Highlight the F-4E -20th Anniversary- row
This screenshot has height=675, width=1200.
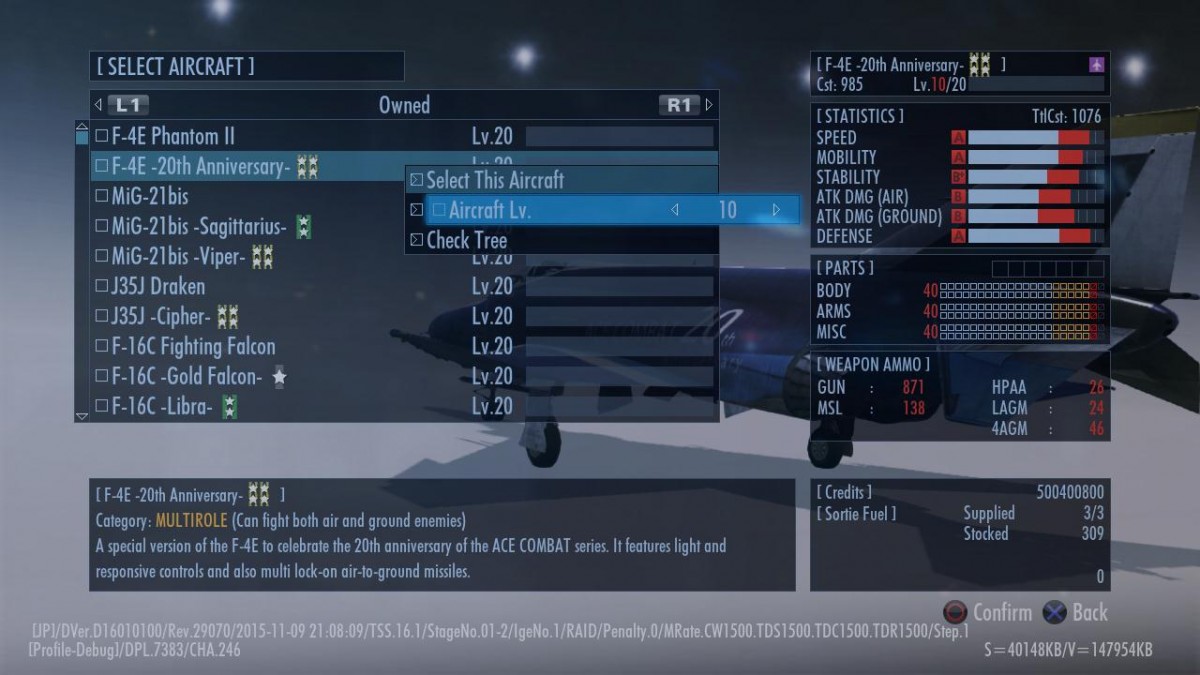(x=200, y=166)
